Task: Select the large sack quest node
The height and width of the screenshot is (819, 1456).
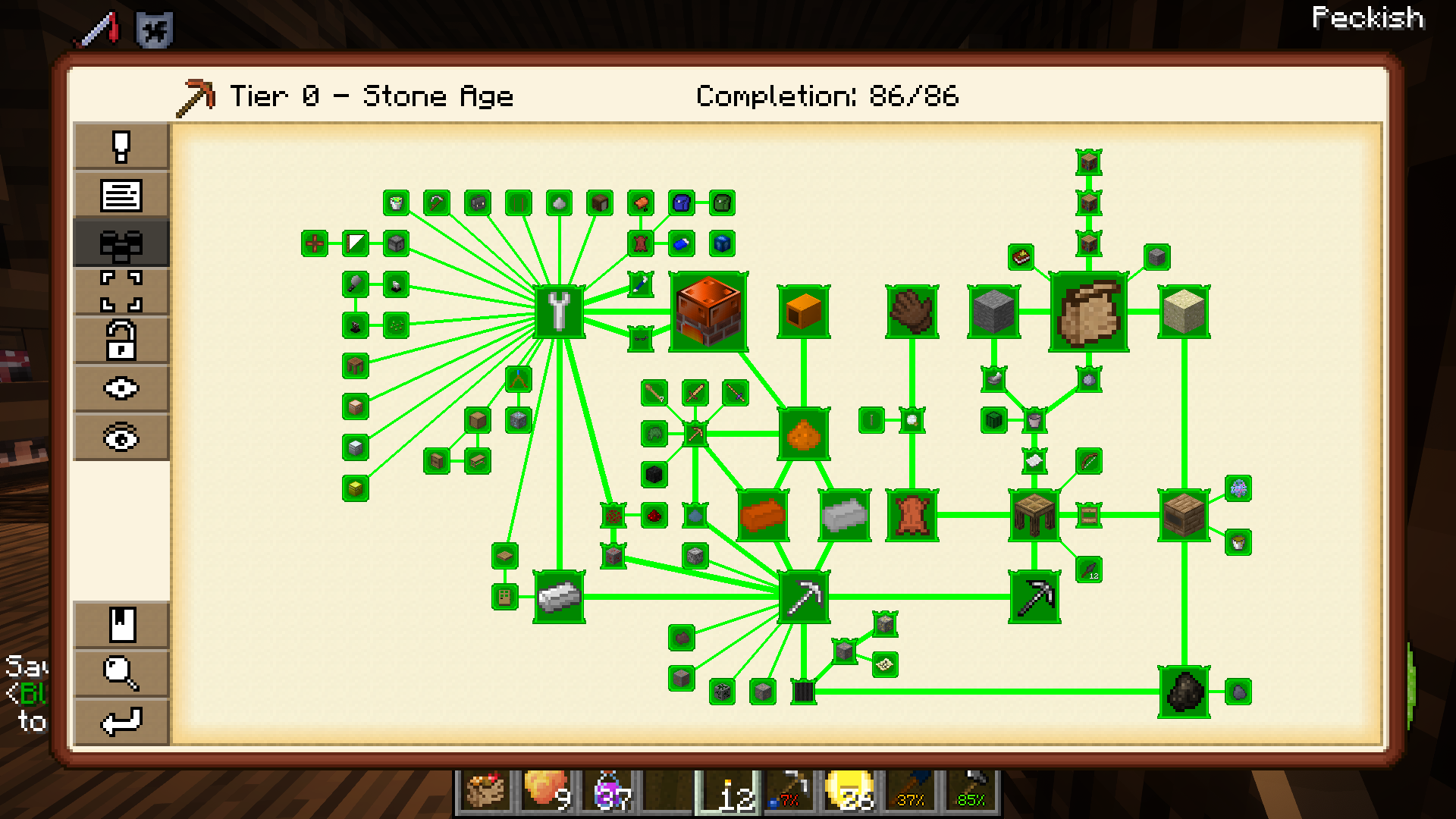Action: point(1088,312)
